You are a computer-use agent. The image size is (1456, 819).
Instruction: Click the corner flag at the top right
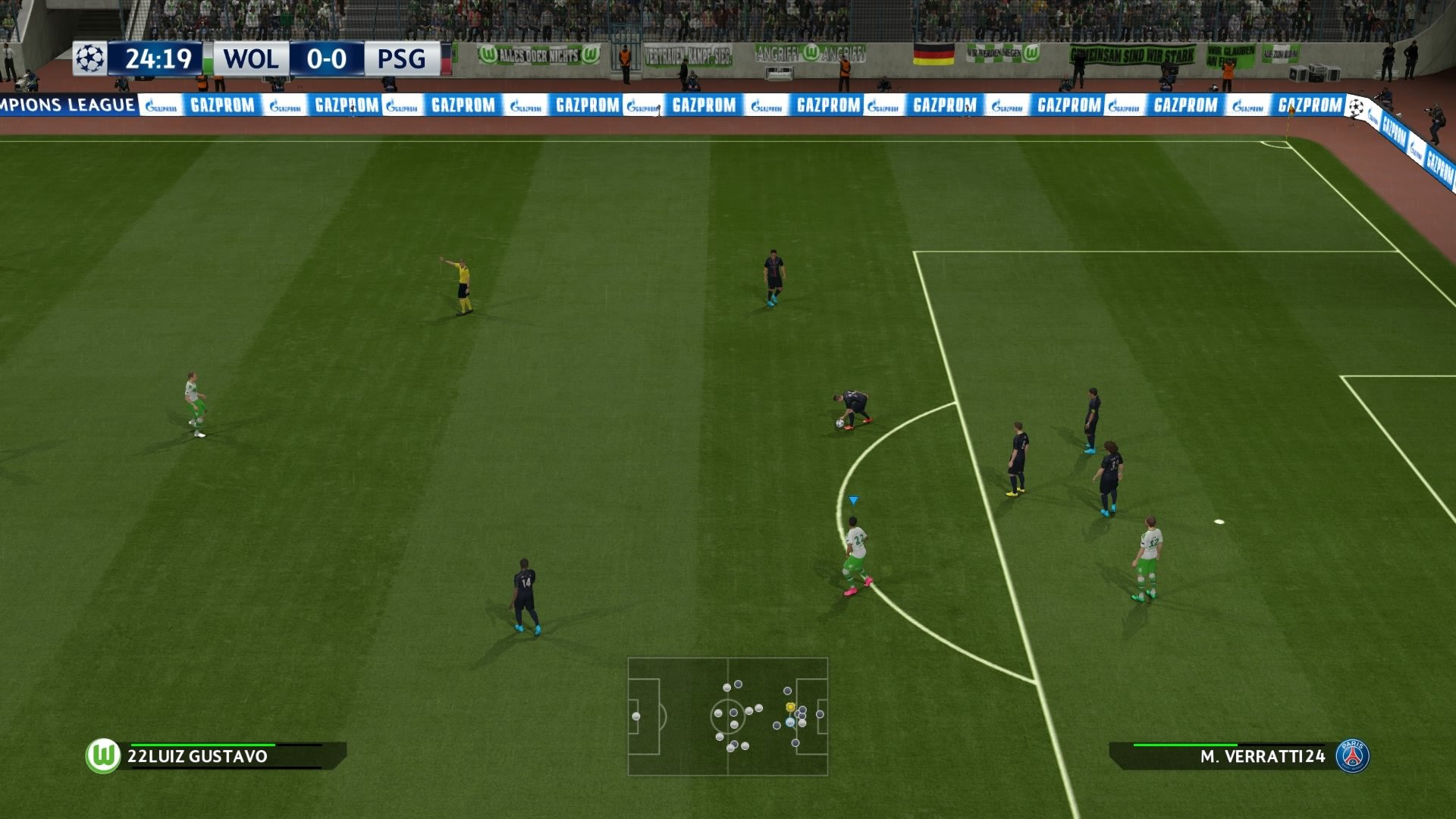(x=1291, y=111)
